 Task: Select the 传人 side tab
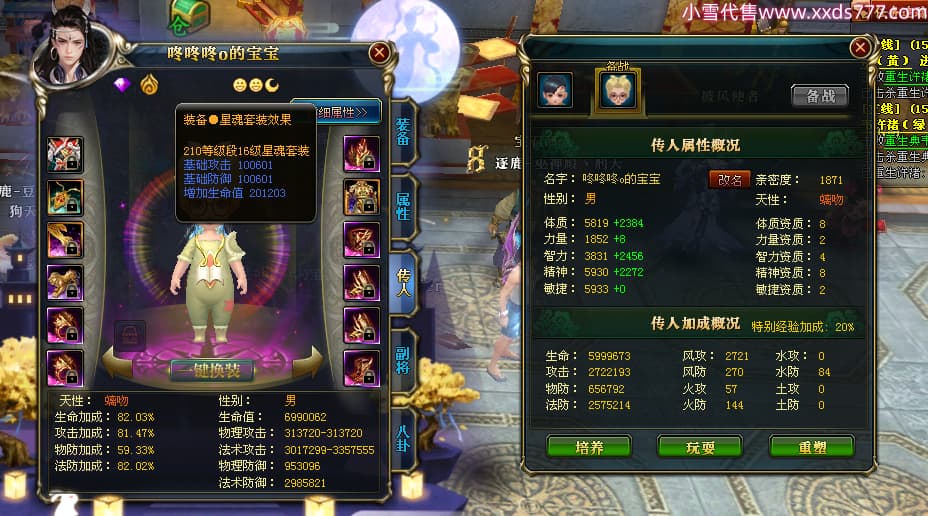point(403,288)
